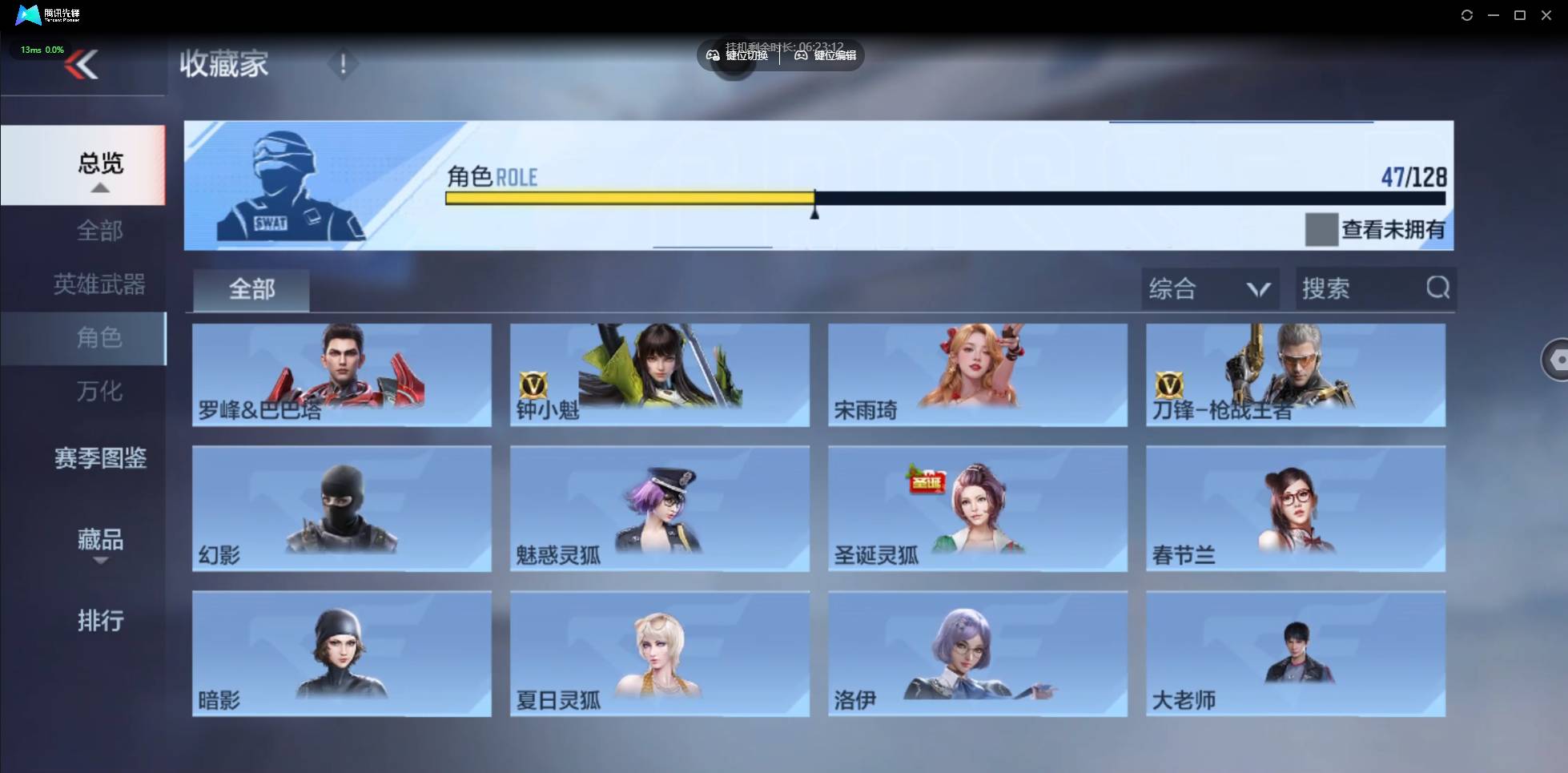Switch to the 英雄武器 tab
Image resolution: width=1568 pixels, height=773 pixels.
[99, 284]
